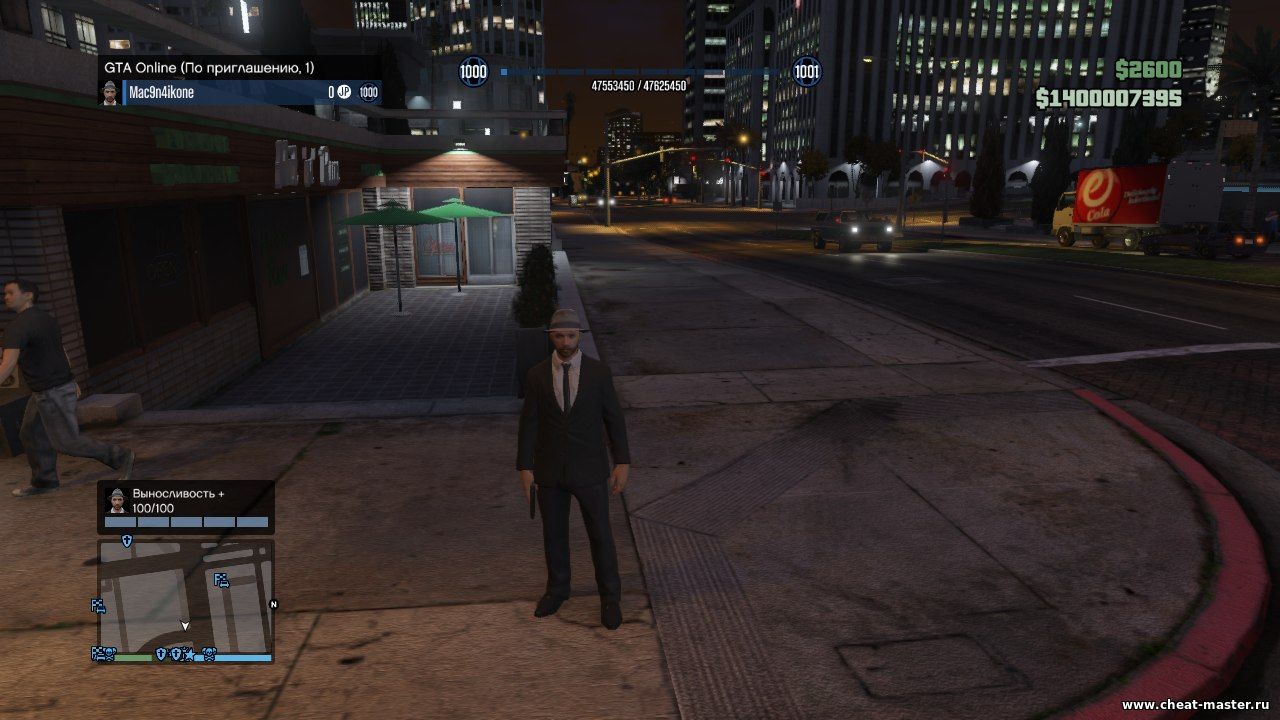Click the player arrow on the minimap

pyautogui.click(x=185, y=626)
